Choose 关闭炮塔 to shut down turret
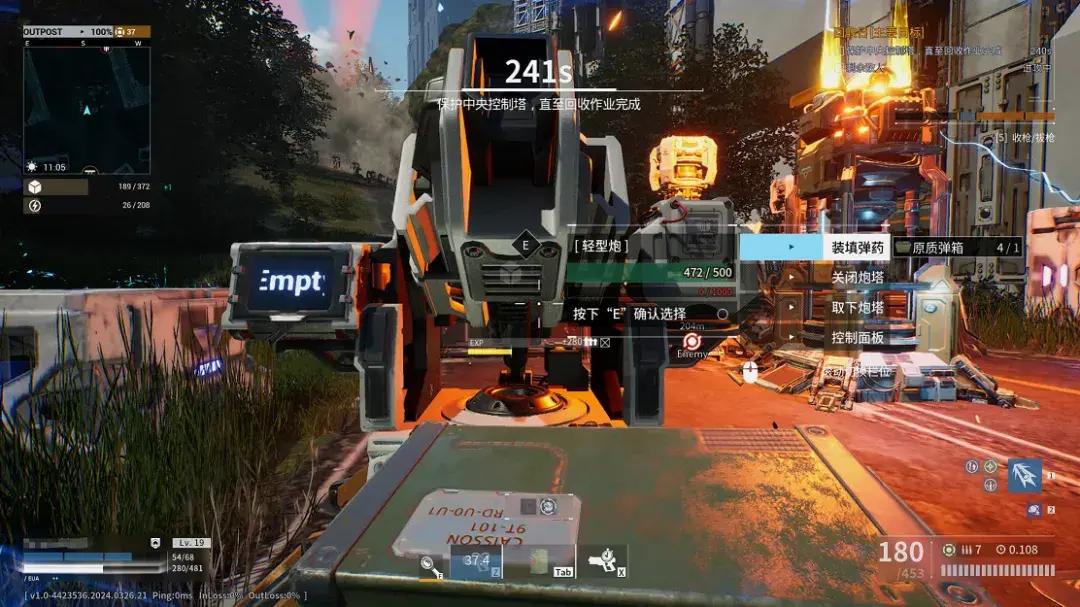The height and width of the screenshot is (607, 1080). (x=857, y=277)
